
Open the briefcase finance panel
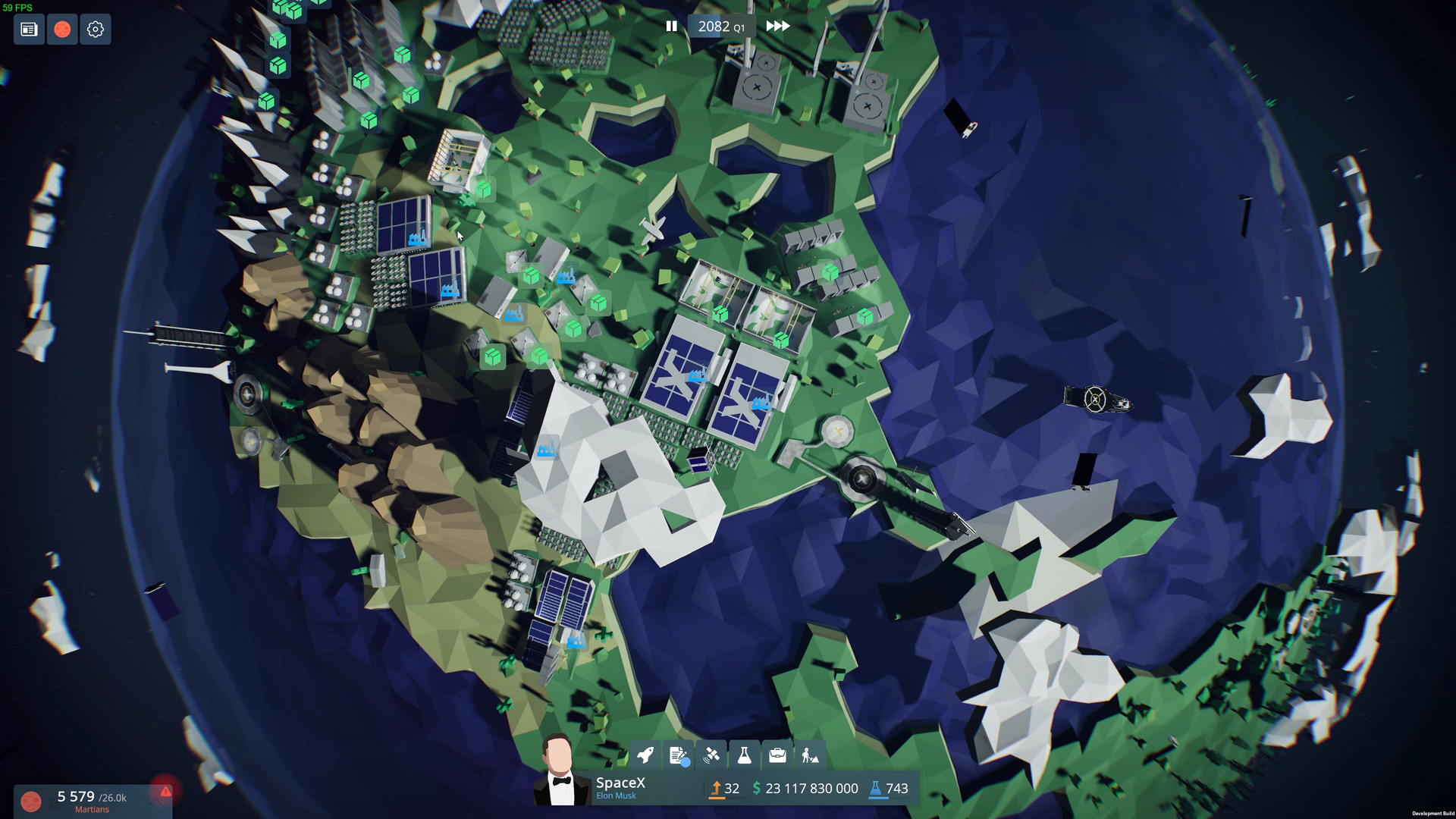777,755
